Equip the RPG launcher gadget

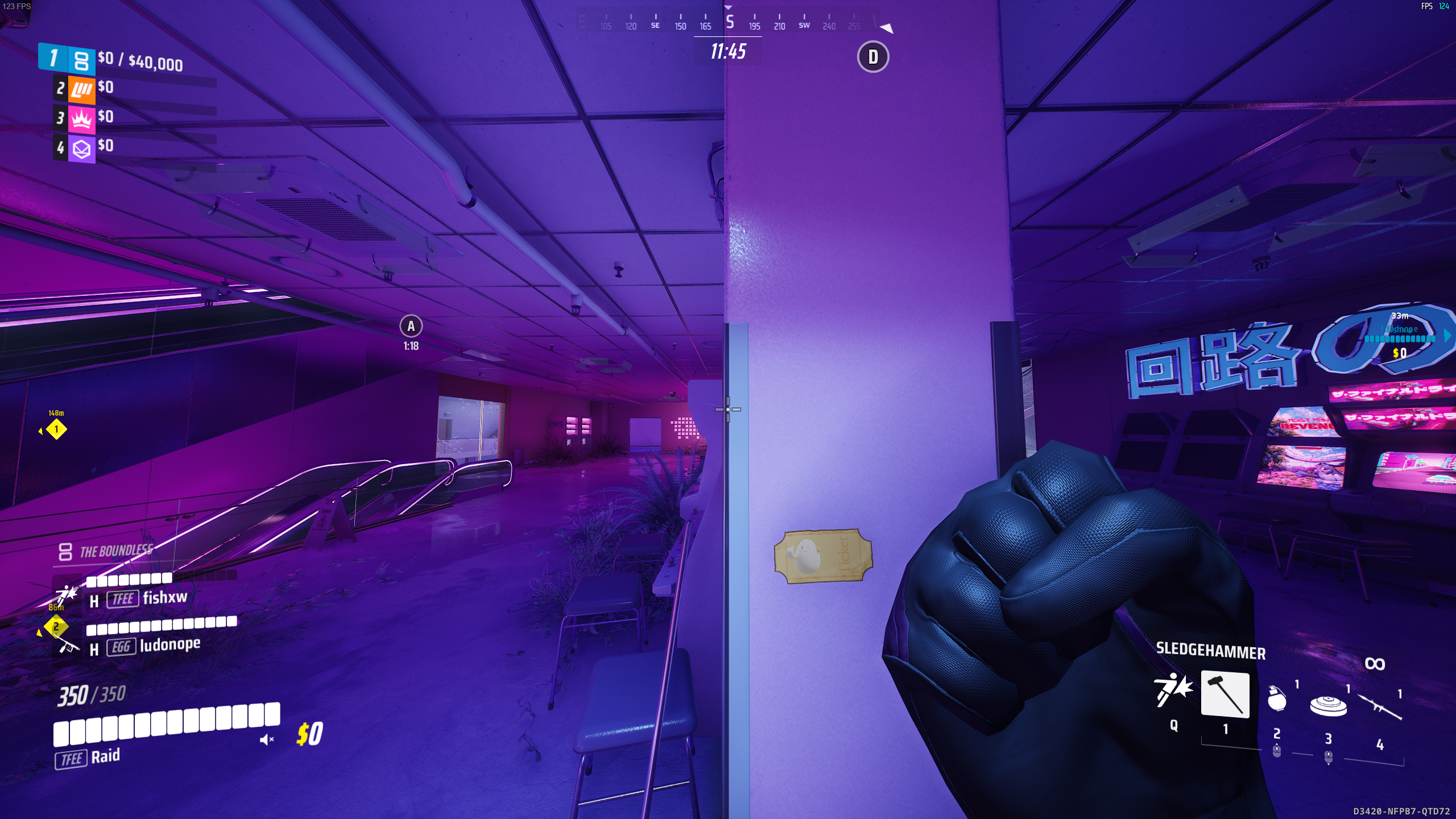(x=1380, y=707)
